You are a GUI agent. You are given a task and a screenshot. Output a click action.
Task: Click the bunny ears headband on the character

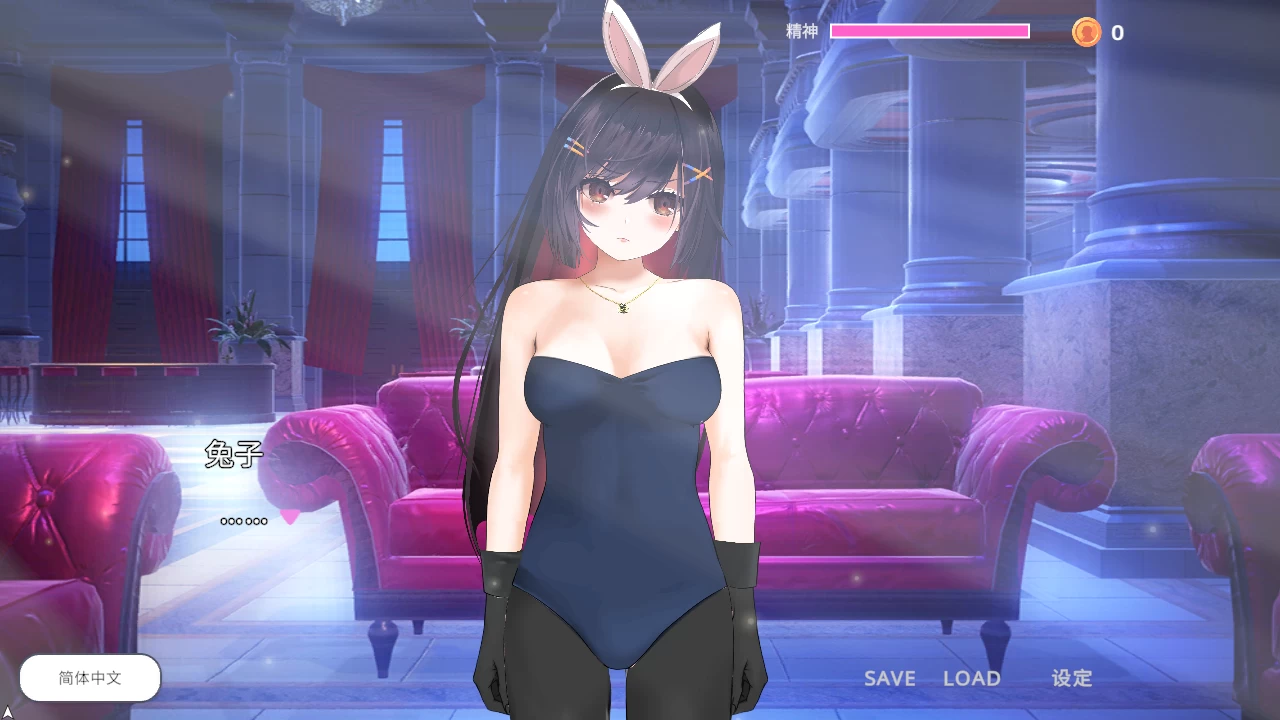pyautogui.click(x=655, y=45)
